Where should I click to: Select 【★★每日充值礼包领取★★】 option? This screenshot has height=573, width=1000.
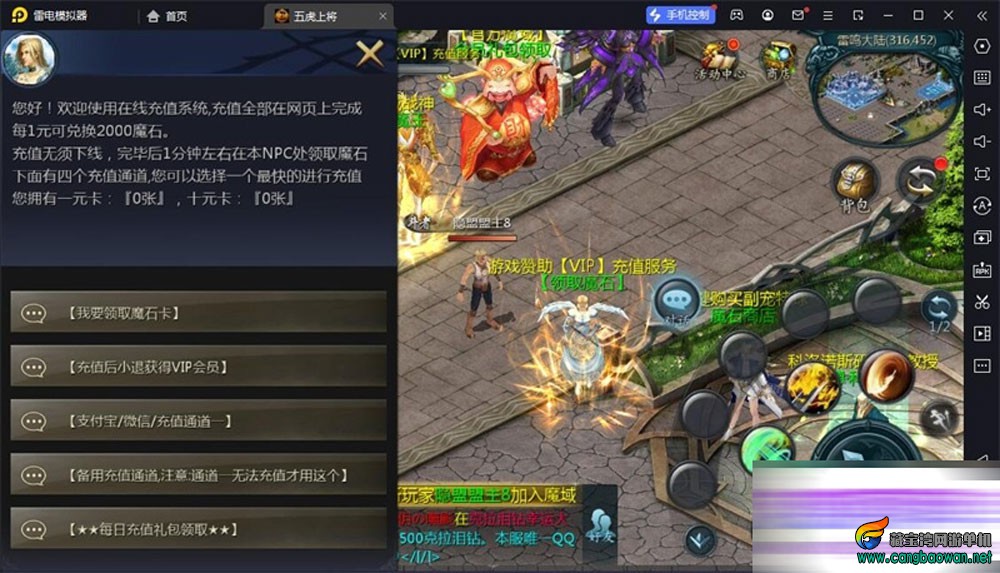pos(198,529)
